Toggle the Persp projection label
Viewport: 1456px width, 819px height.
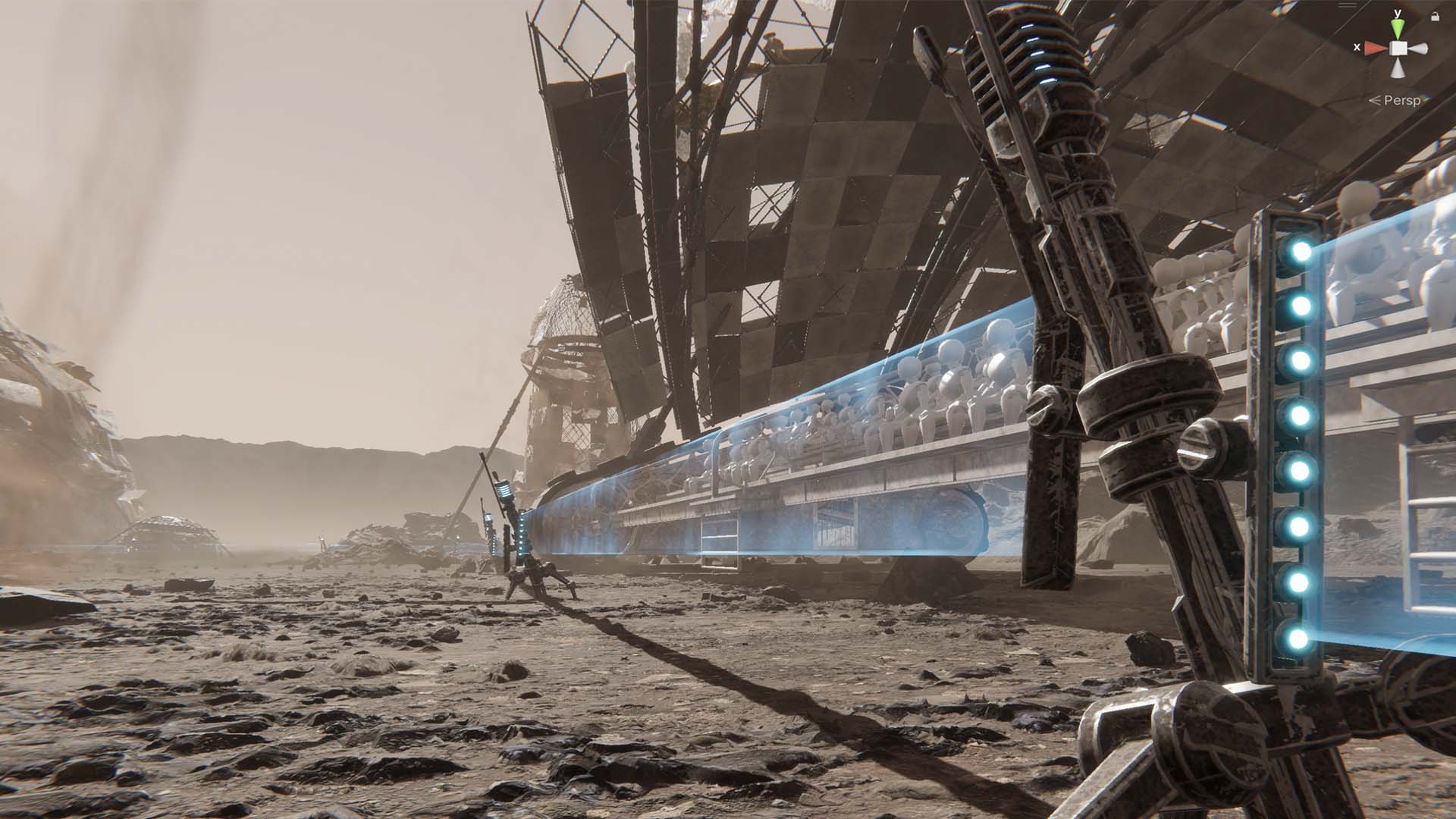(1401, 100)
